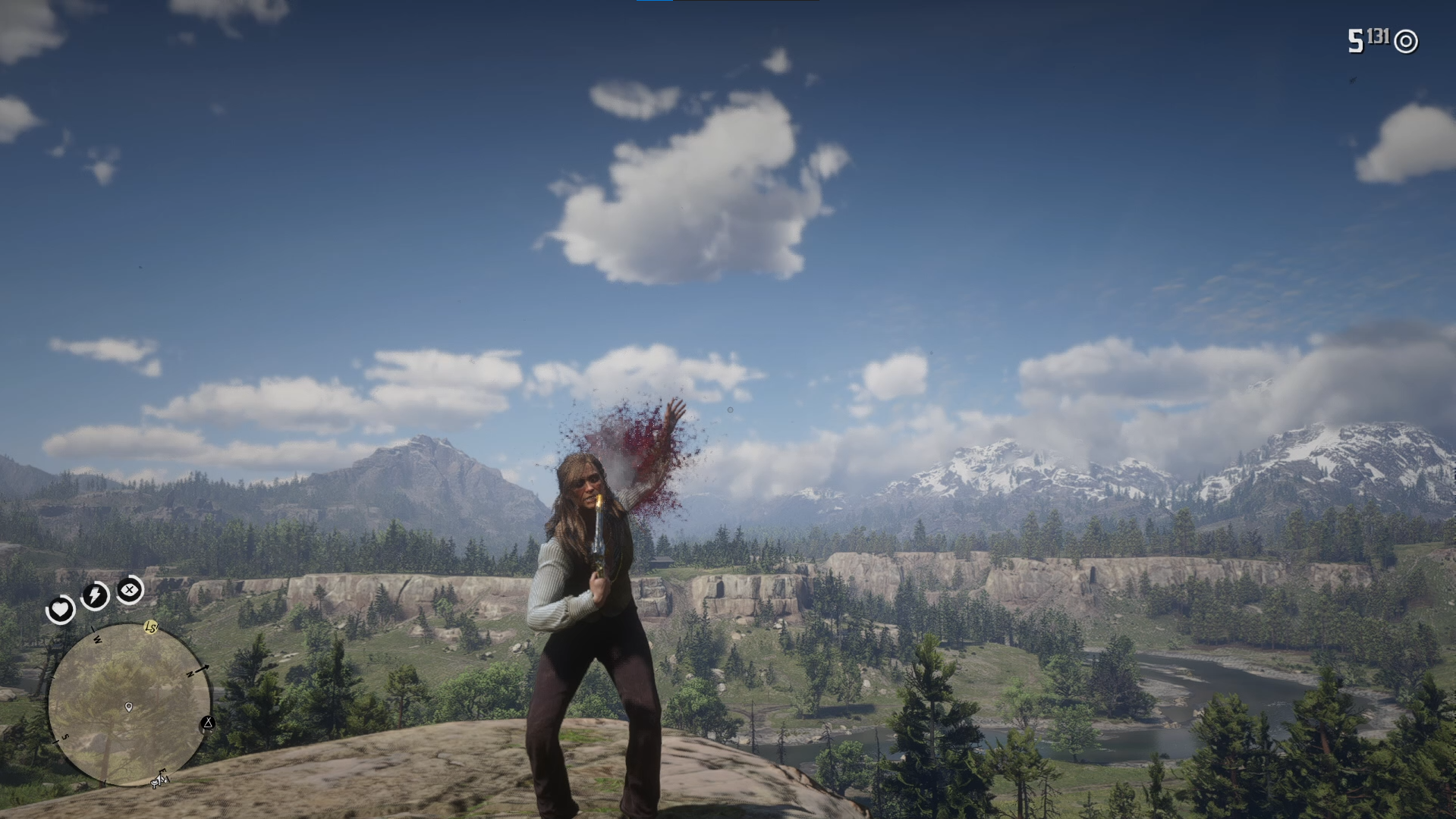Activate the Dead Eye core icon
Image resolution: width=1456 pixels, height=819 pixels.
(x=131, y=589)
